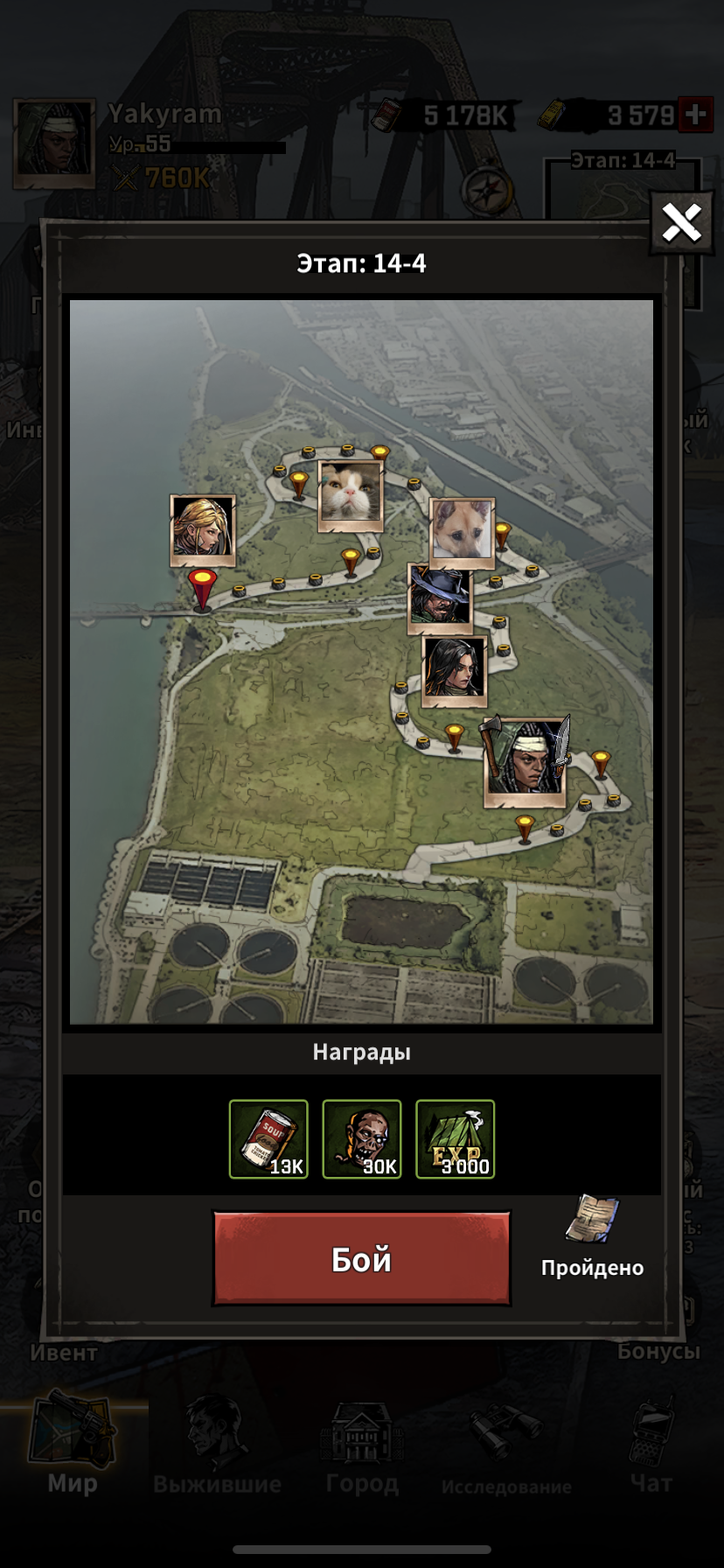Inspect the EXP tent reward
The image size is (724, 1568).
pyautogui.click(x=455, y=1139)
